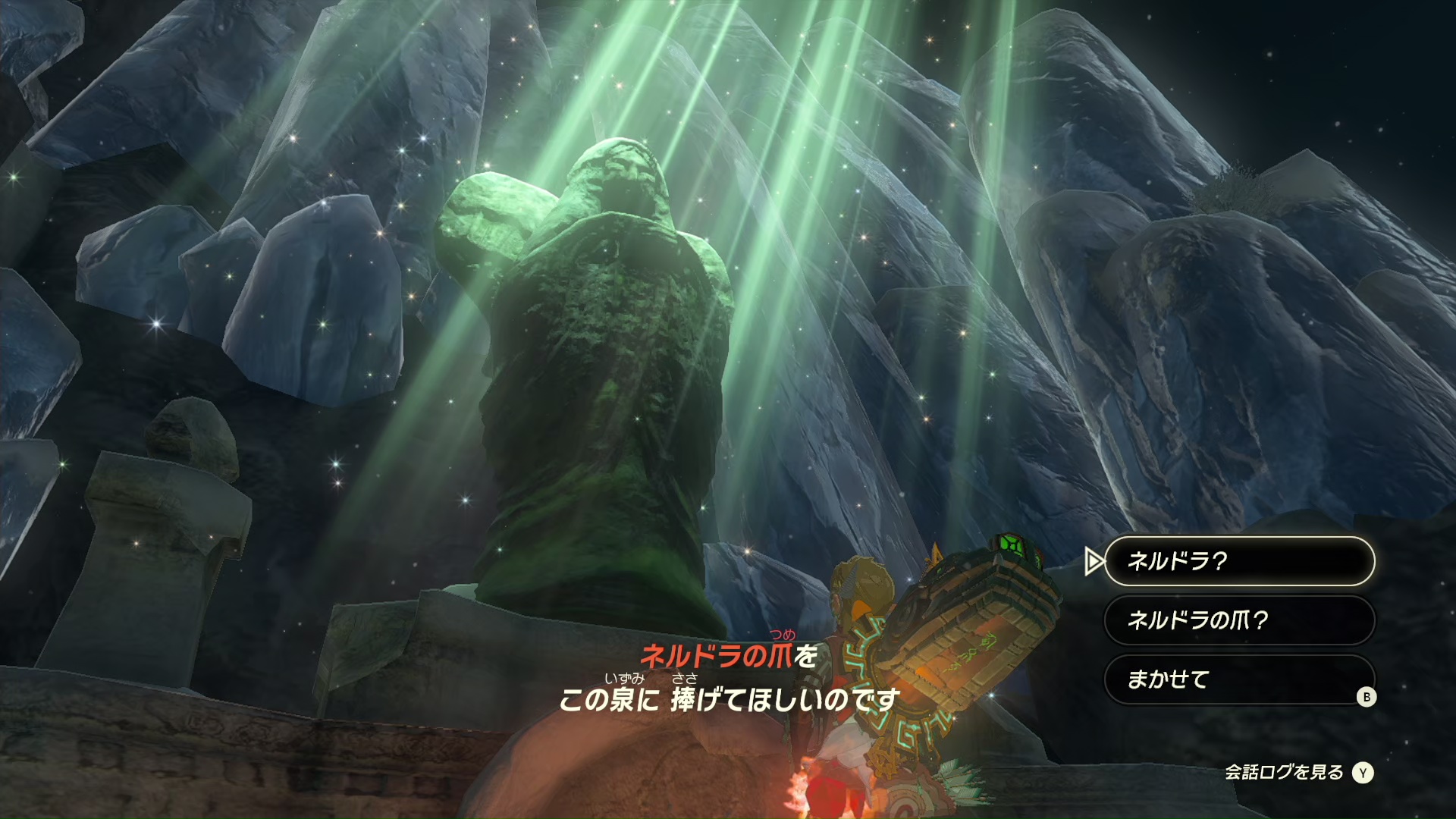Viewport: 1456px width, 819px height.
Task: Choose the "ネルドラ?" dialogue reply
Action: pos(1238,561)
